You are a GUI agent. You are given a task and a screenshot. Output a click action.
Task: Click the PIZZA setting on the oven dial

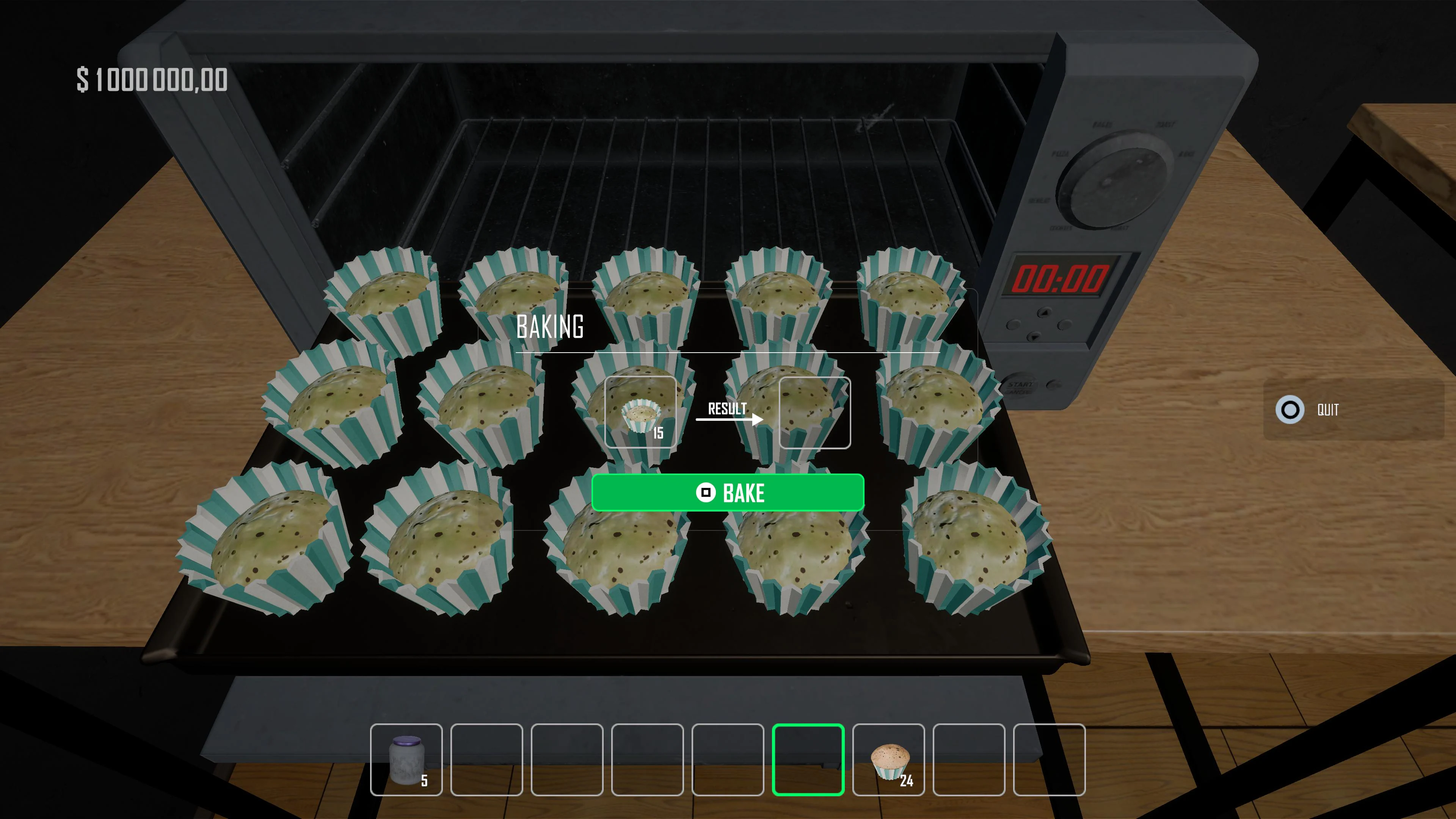[x=1061, y=153]
